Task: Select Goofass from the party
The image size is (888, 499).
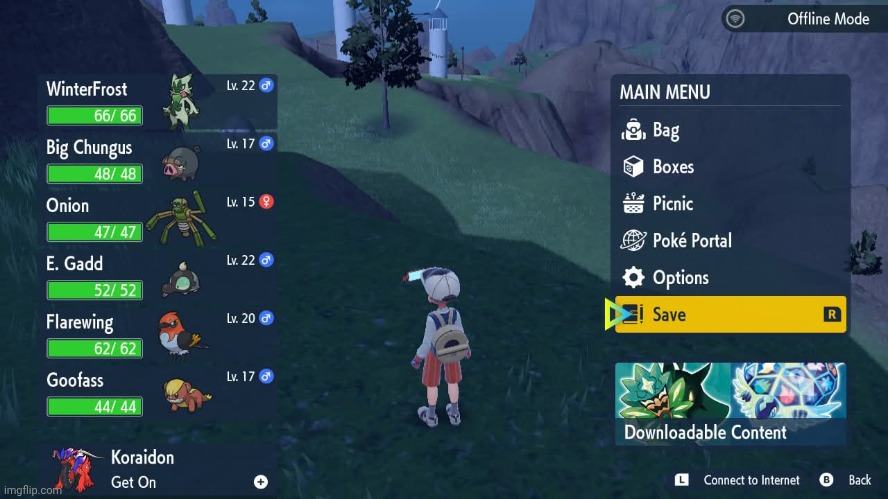Action: pos(158,393)
